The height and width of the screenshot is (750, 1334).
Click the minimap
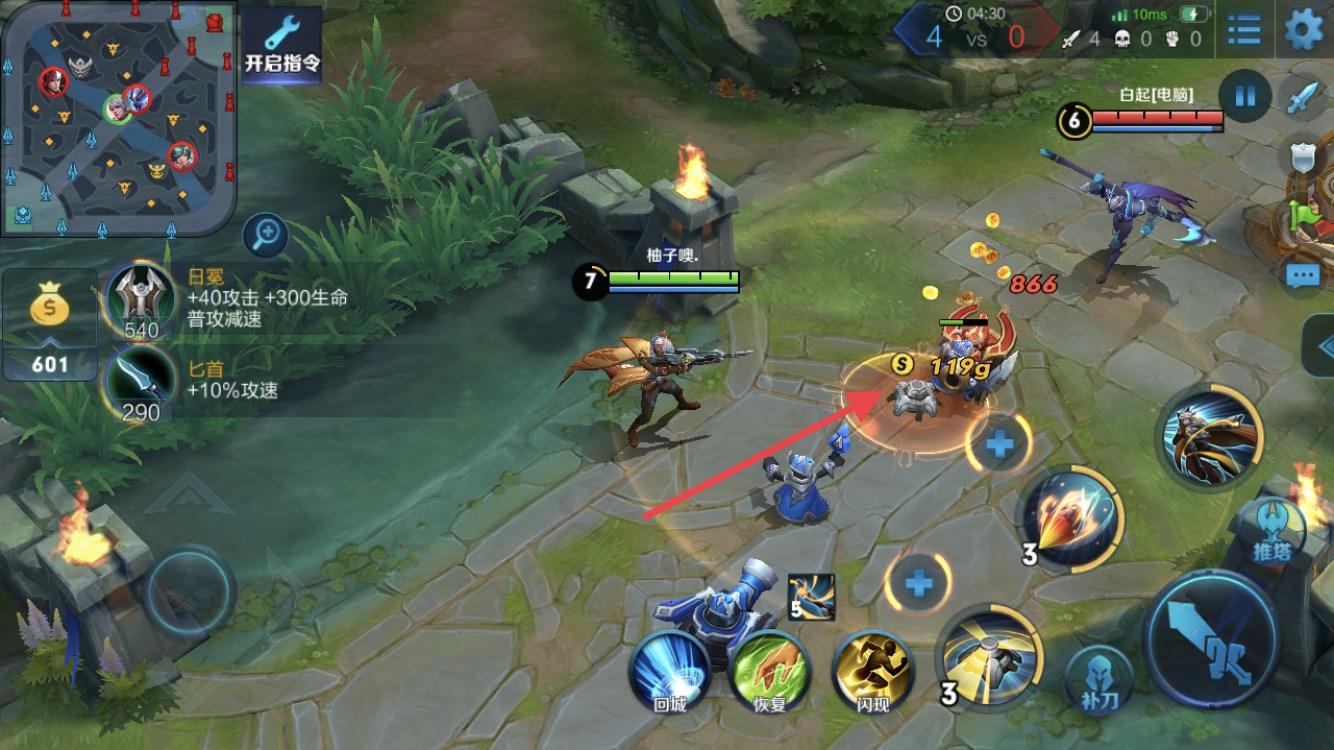pyautogui.click(x=118, y=118)
